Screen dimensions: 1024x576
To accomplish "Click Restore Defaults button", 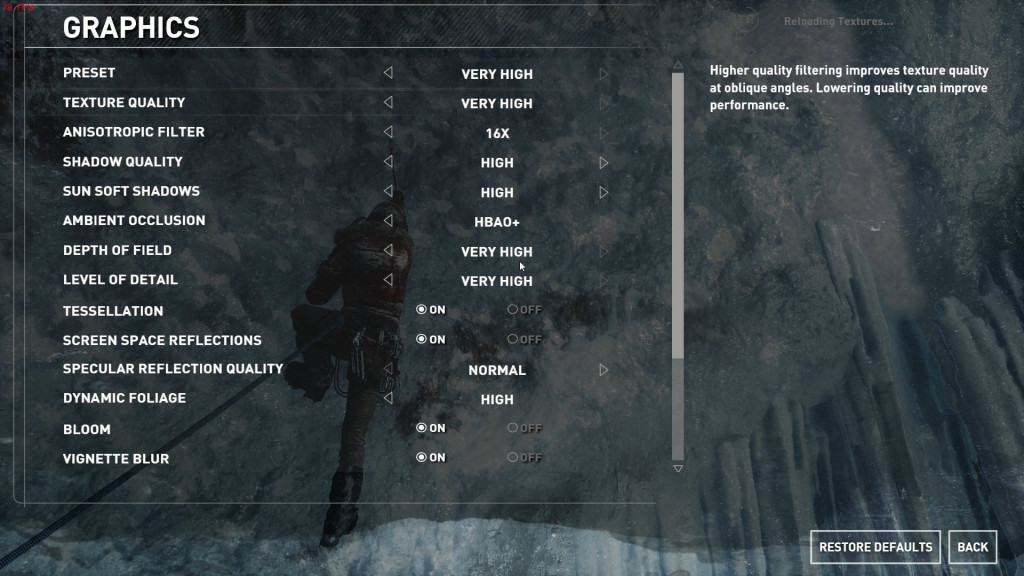I will click(x=875, y=547).
